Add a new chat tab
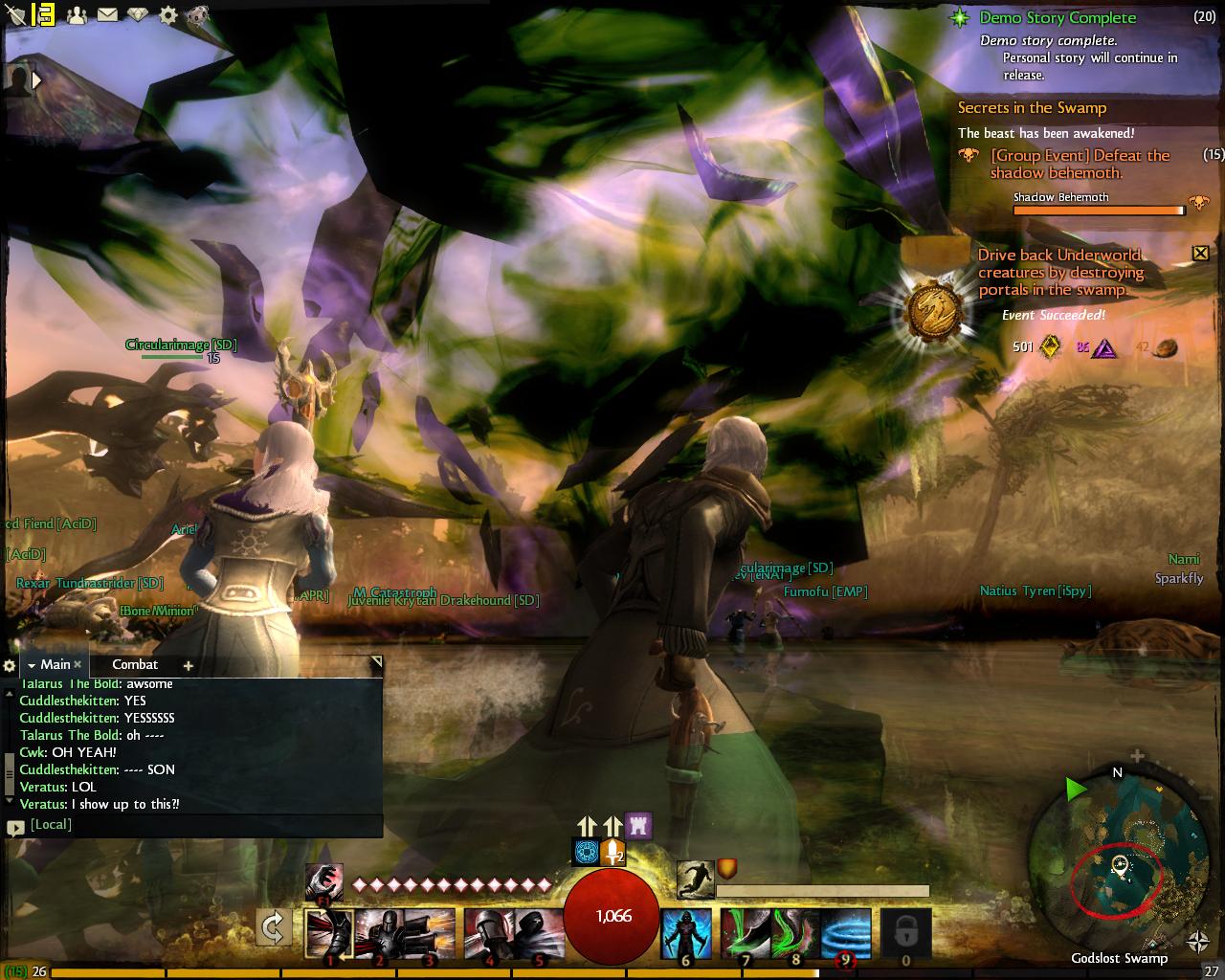1225x980 pixels. (188, 665)
